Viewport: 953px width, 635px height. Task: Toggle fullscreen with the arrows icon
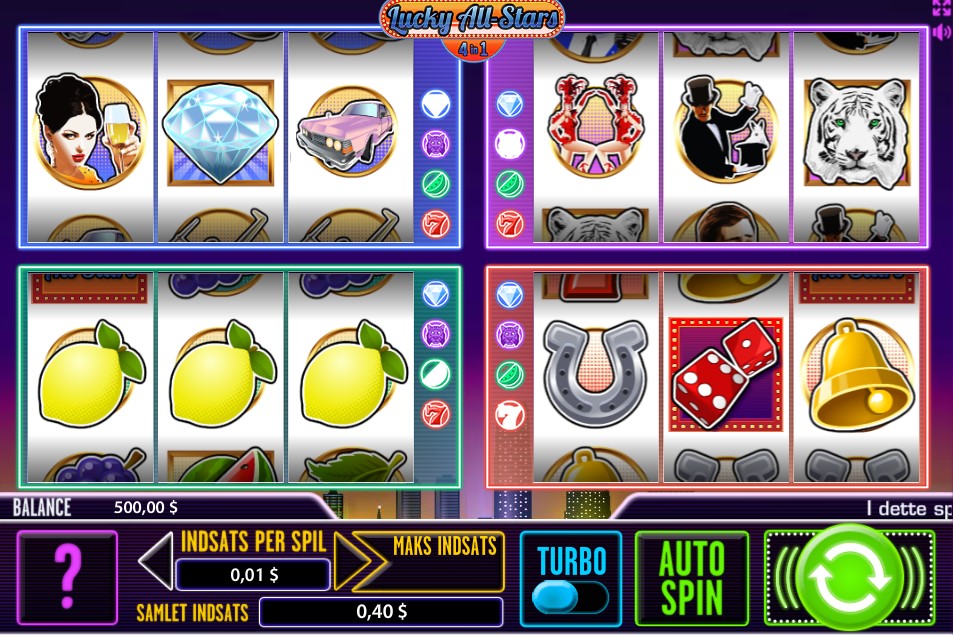941,8
